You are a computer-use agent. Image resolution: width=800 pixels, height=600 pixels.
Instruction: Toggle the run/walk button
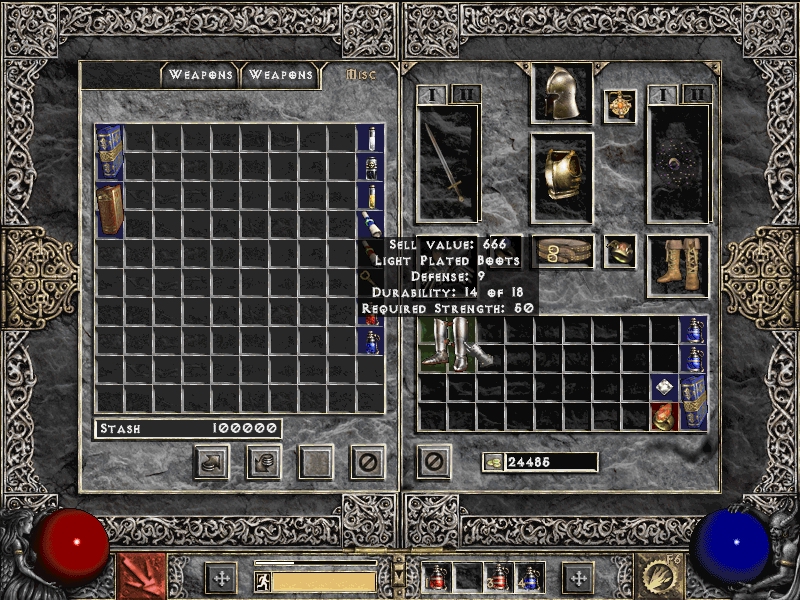[263, 581]
